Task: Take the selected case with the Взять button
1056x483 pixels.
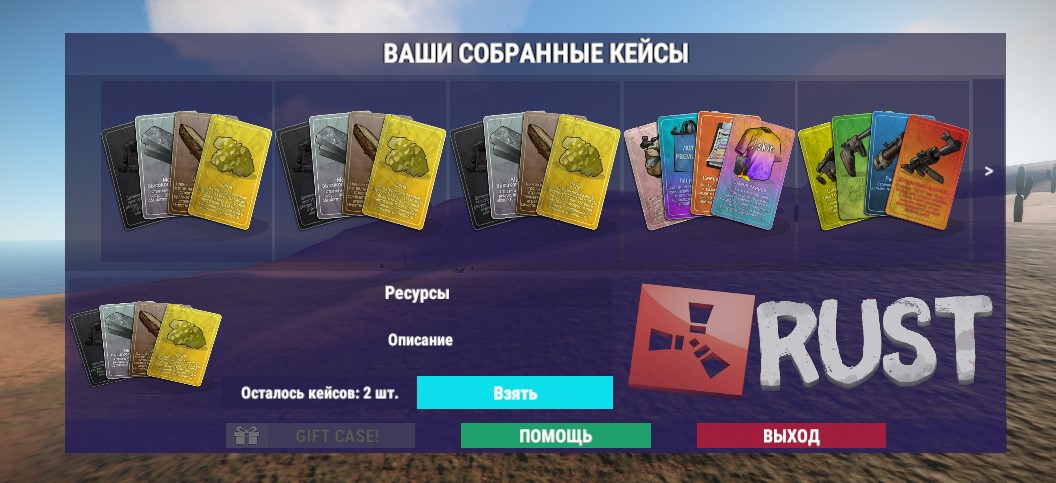Action: 514,393
